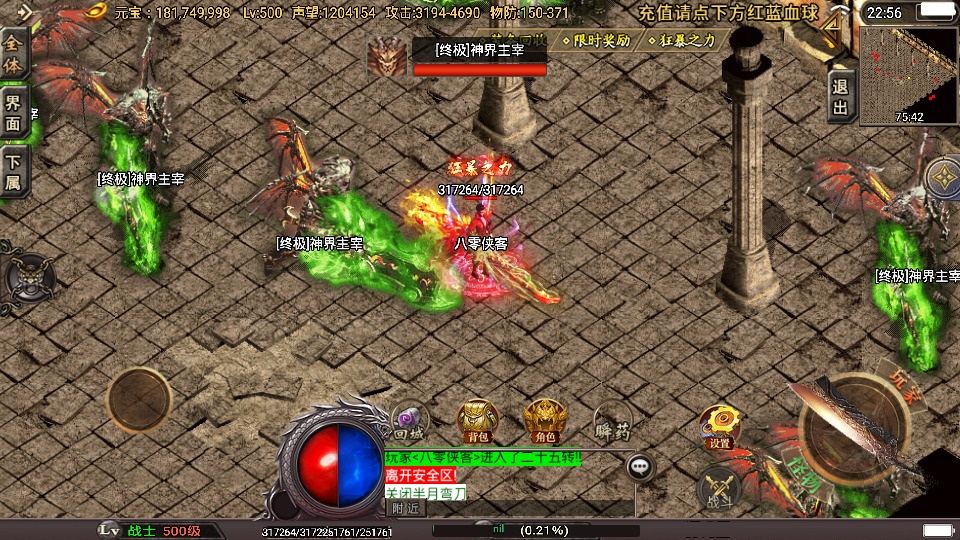Screen dimensions: 960x540
Task: Tap the 瞬药 instant potion button
Action: 612,421
